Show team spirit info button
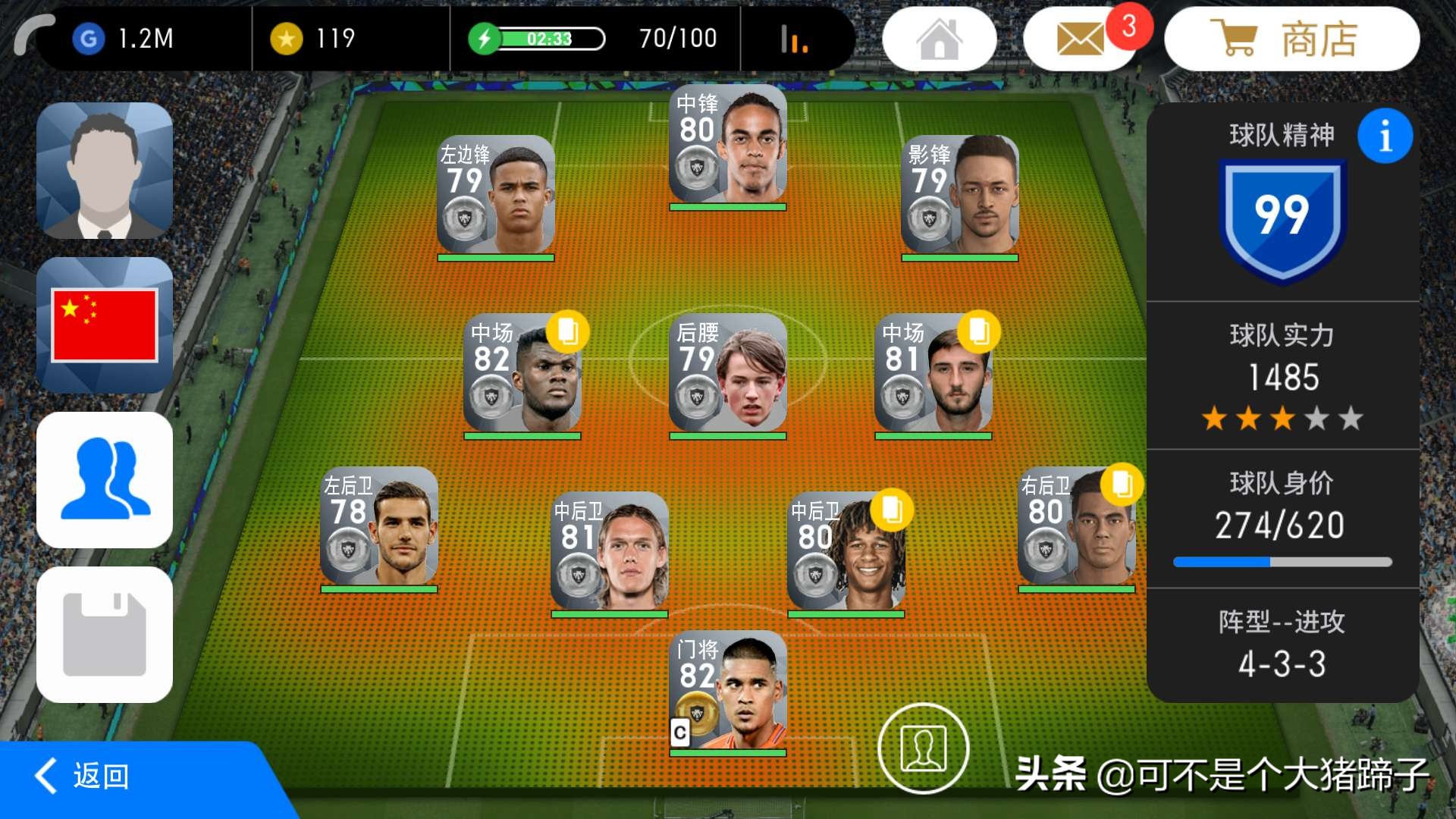Image resolution: width=1456 pixels, height=819 pixels. click(1385, 136)
